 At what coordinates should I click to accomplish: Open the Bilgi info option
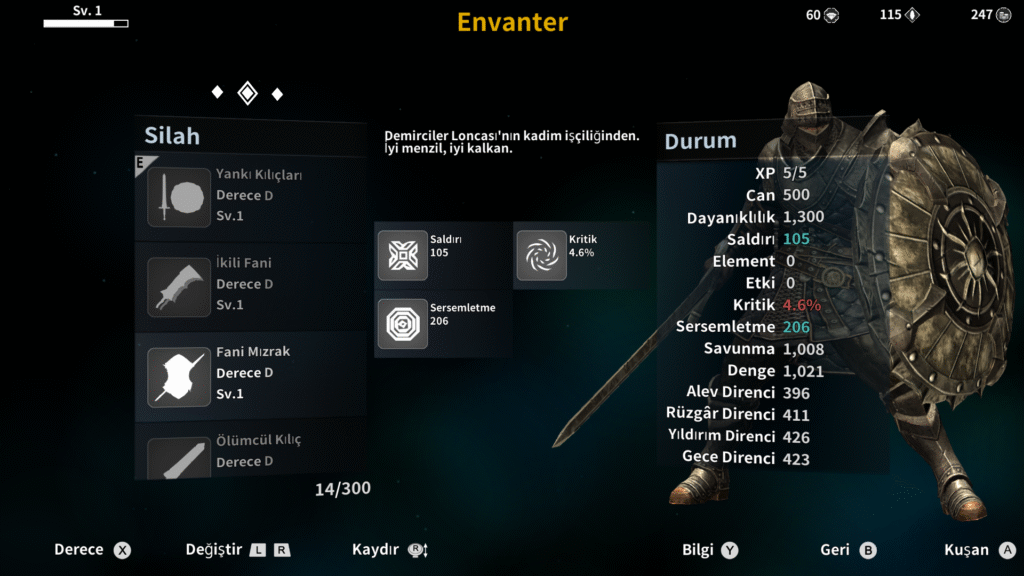(710, 550)
